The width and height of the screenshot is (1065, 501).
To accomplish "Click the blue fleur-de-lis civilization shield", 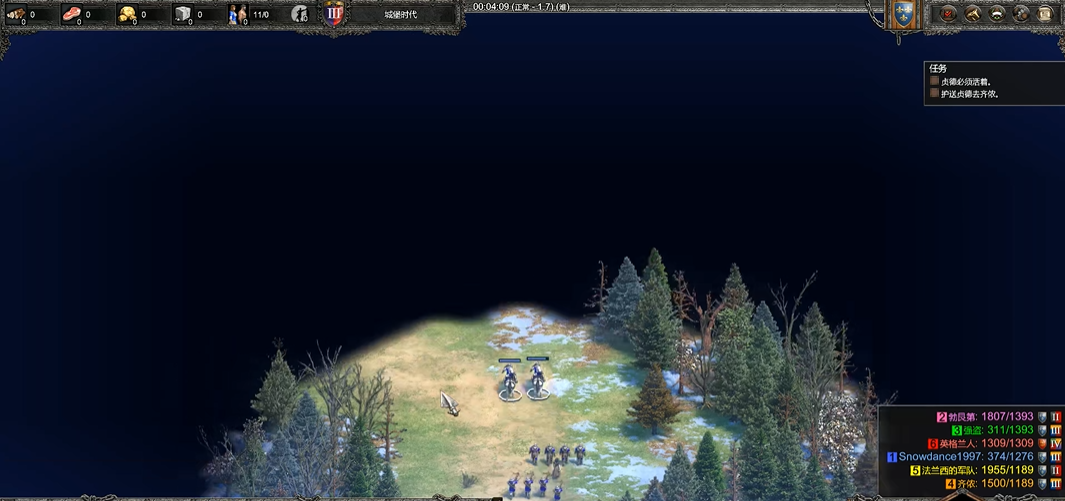I will point(904,14).
